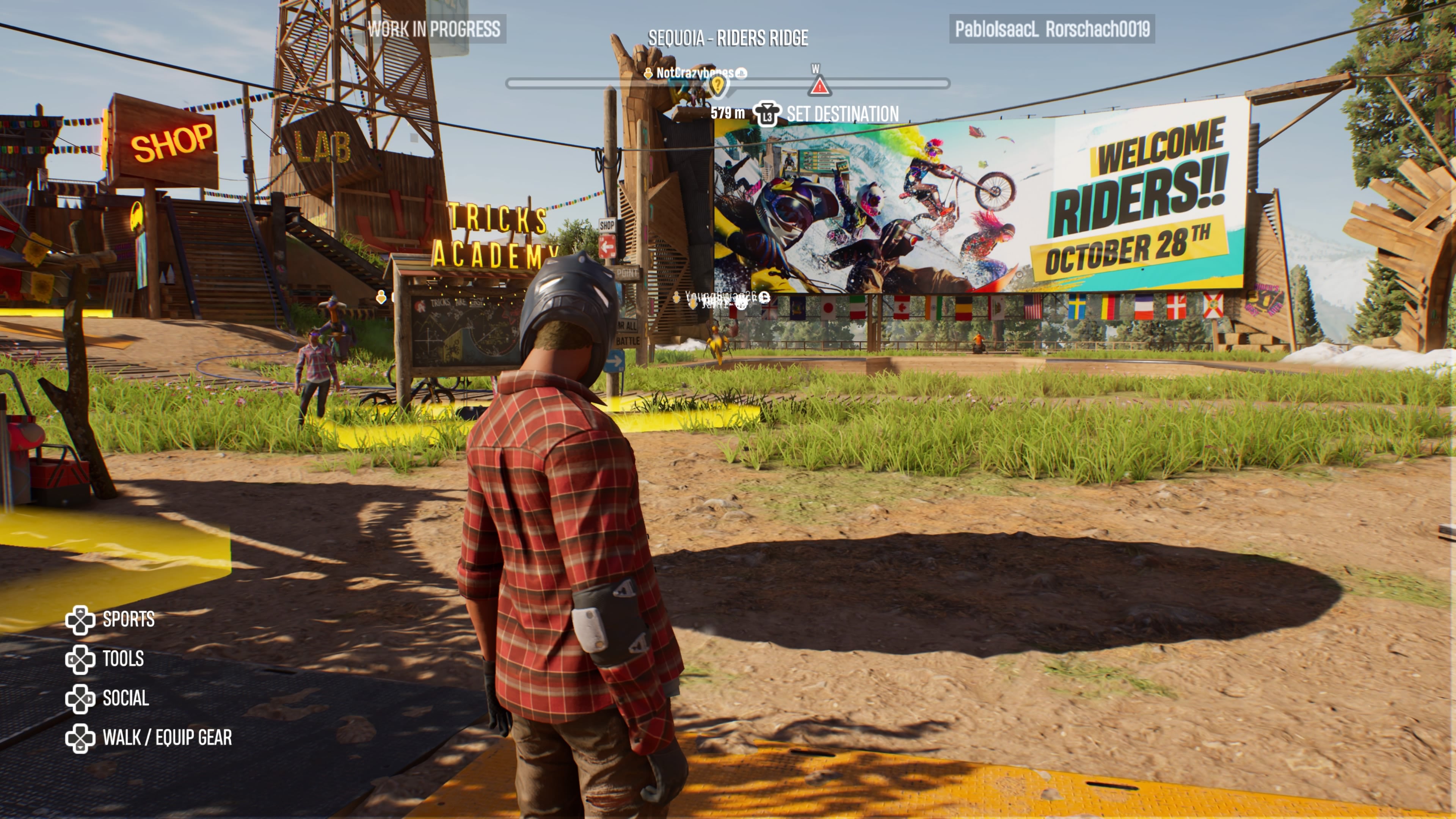1456x819 pixels.
Task: Open the Sports quick menu
Action: coord(110,620)
